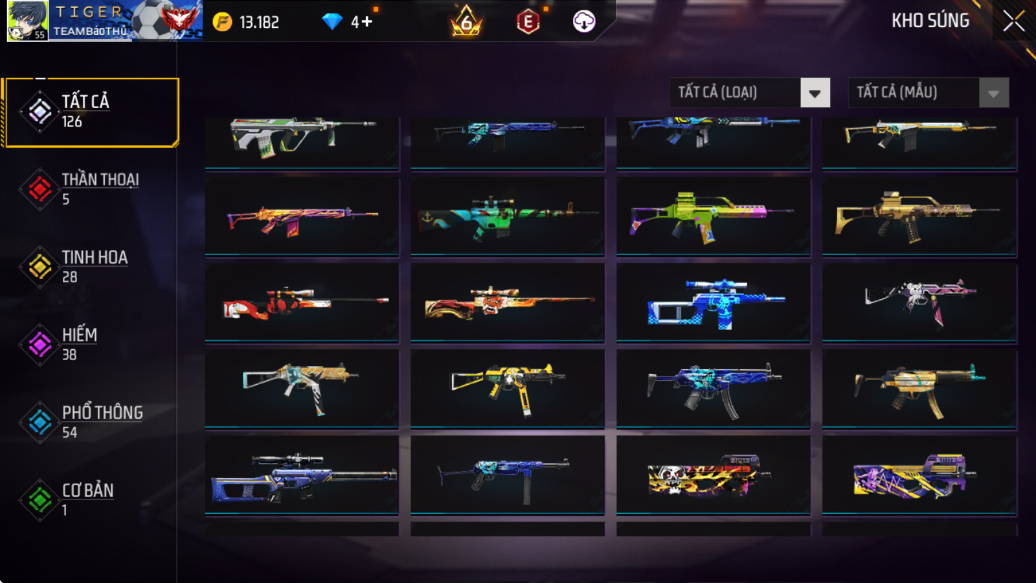Select the teal camo rifle with anchor
The height and width of the screenshot is (583, 1036).
(507, 216)
